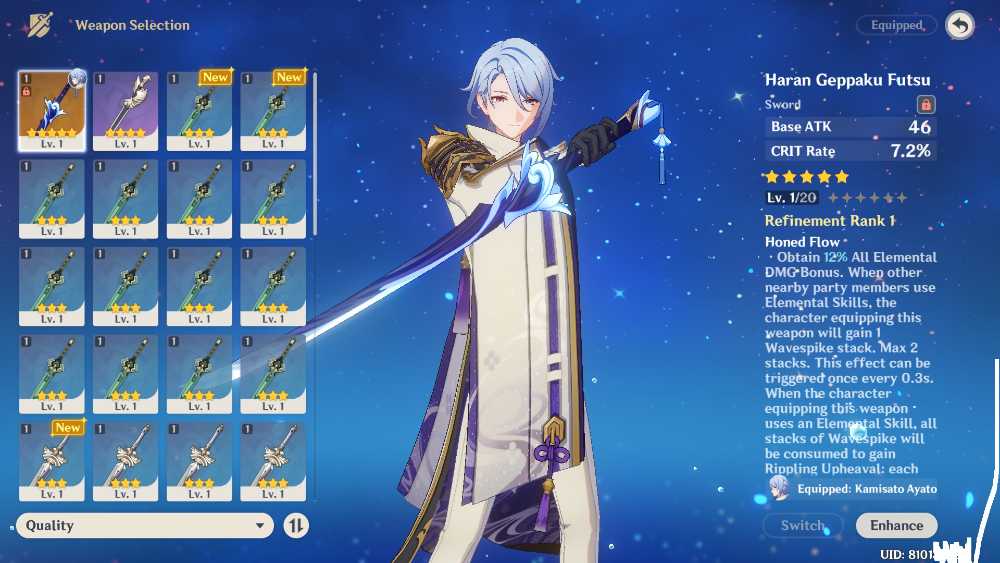The width and height of the screenshot is (1000, 563).
Task: Choose the purple four-star sword slot
Action: 126,110
